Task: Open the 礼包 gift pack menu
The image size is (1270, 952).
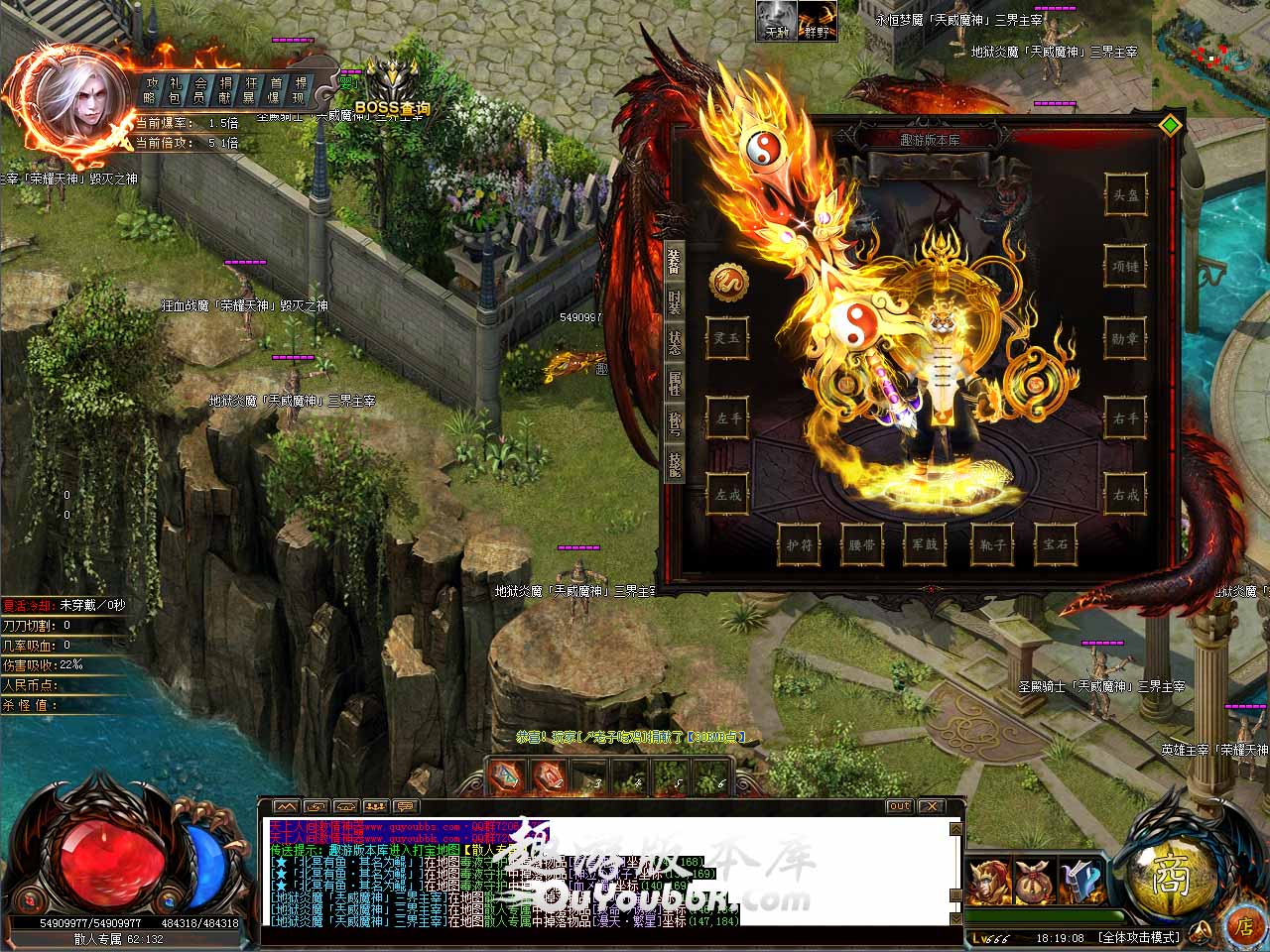Action: pos(176,89)
